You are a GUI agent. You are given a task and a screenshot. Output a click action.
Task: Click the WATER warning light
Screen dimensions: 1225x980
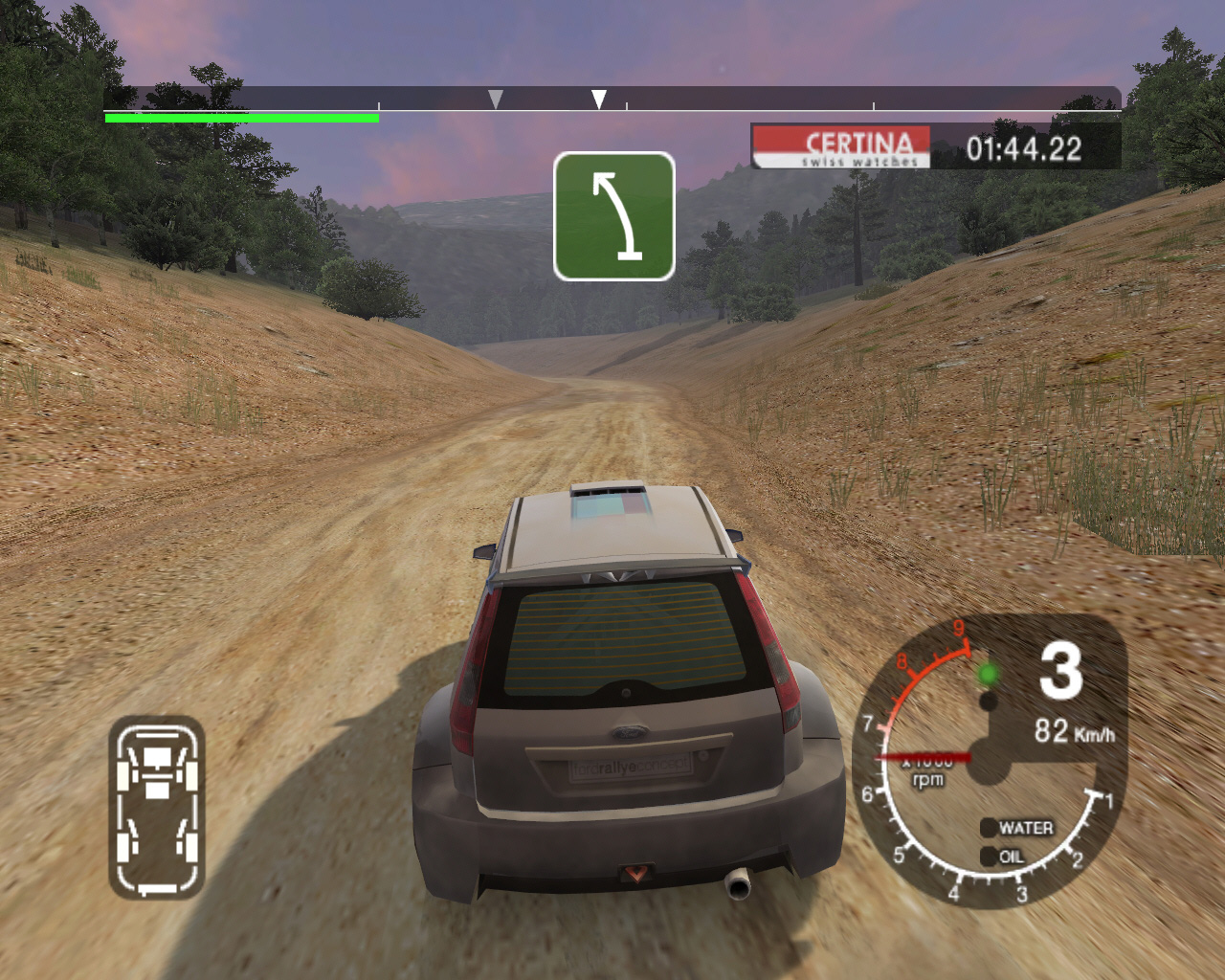pyautogui.click(x=989, y=828)
